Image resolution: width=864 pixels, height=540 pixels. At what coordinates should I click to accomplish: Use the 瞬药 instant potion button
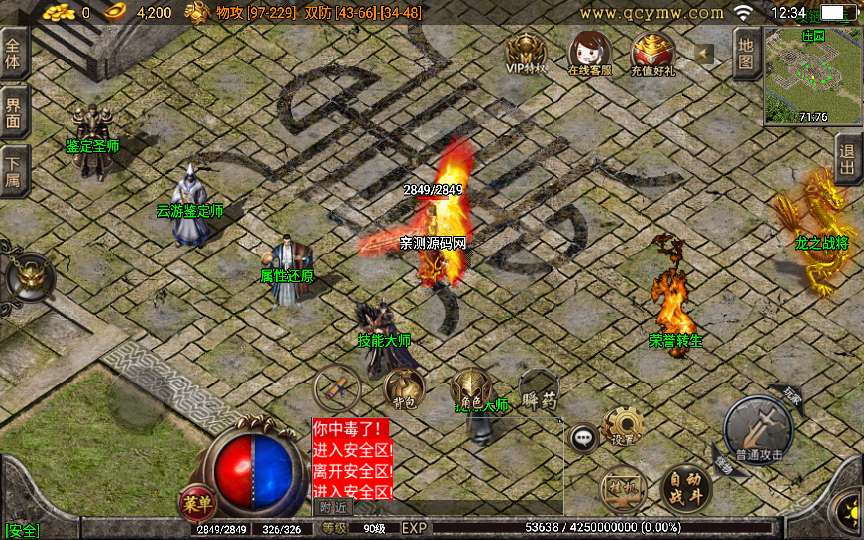538,389
